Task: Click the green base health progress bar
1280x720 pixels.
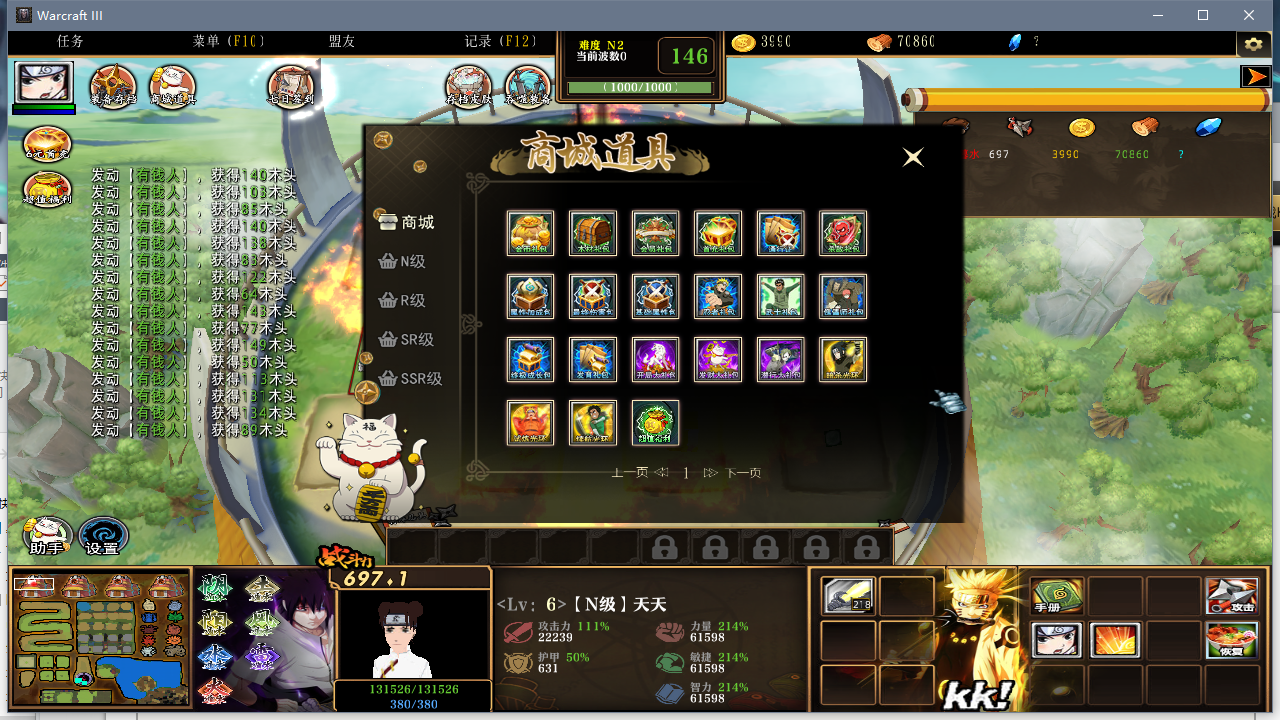Action: click(640, 88)
